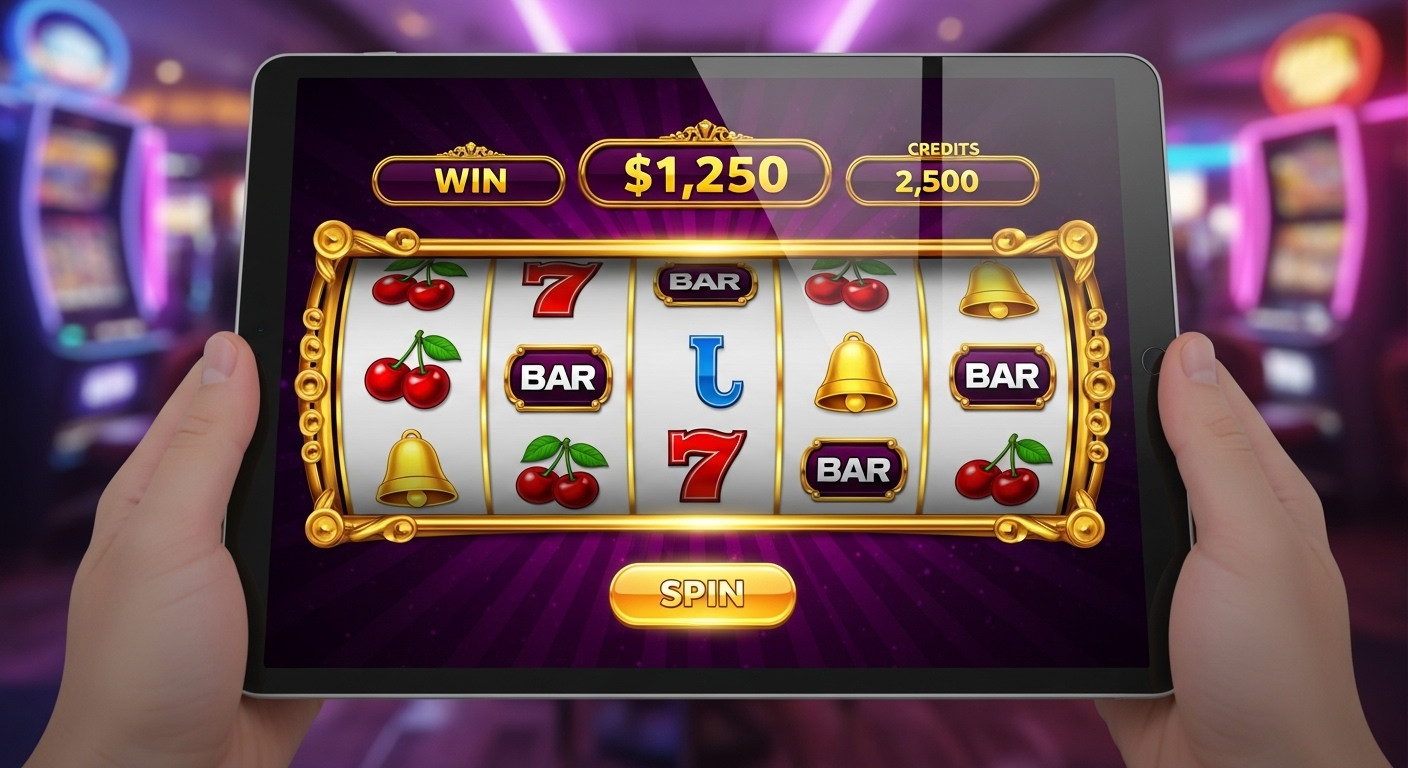Click the cherries at the bottom right reel
Viewport: 1408px width, 768px height.
[998, 470]
